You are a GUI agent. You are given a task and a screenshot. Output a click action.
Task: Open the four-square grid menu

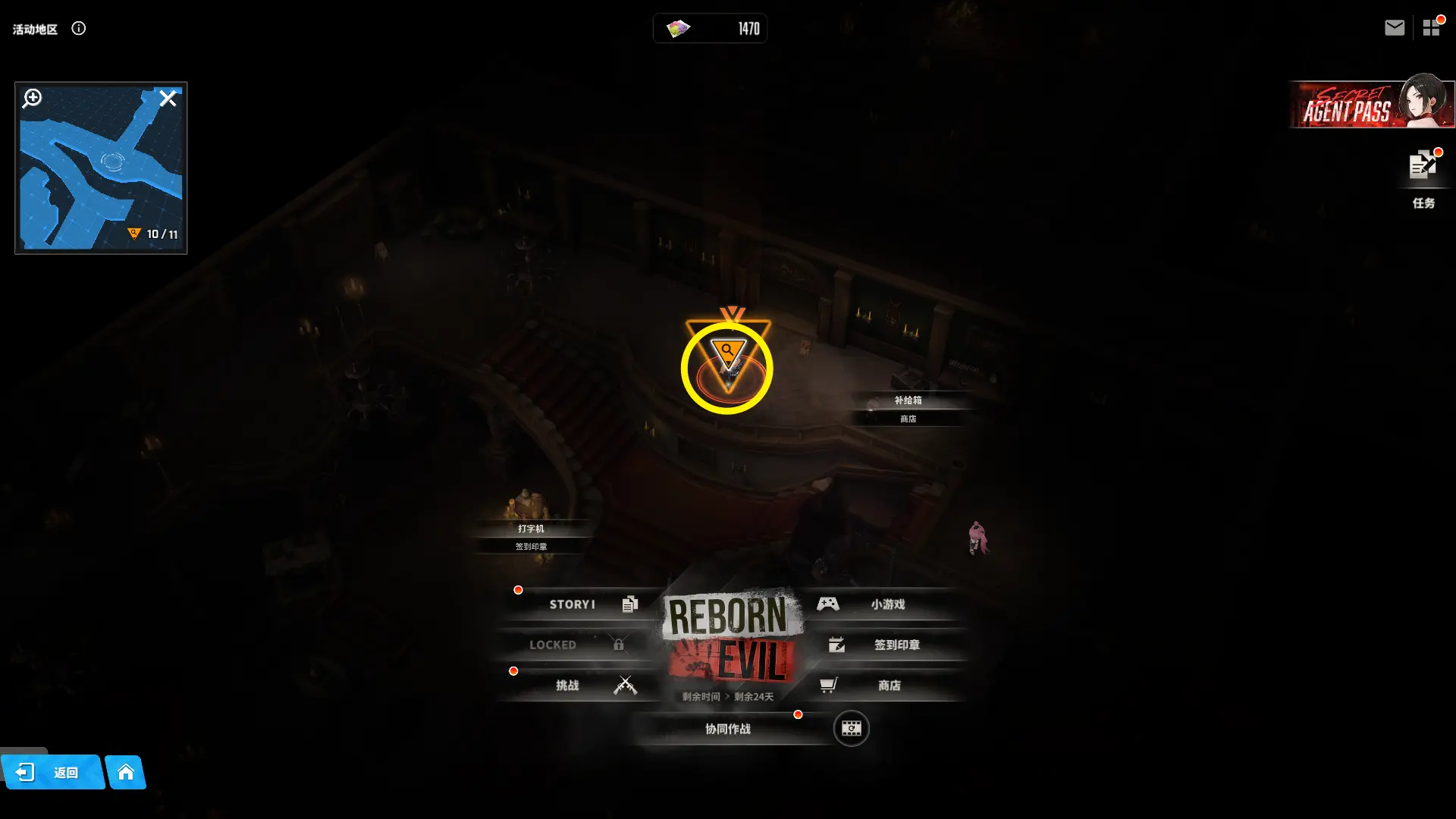tap(1431, 28)
